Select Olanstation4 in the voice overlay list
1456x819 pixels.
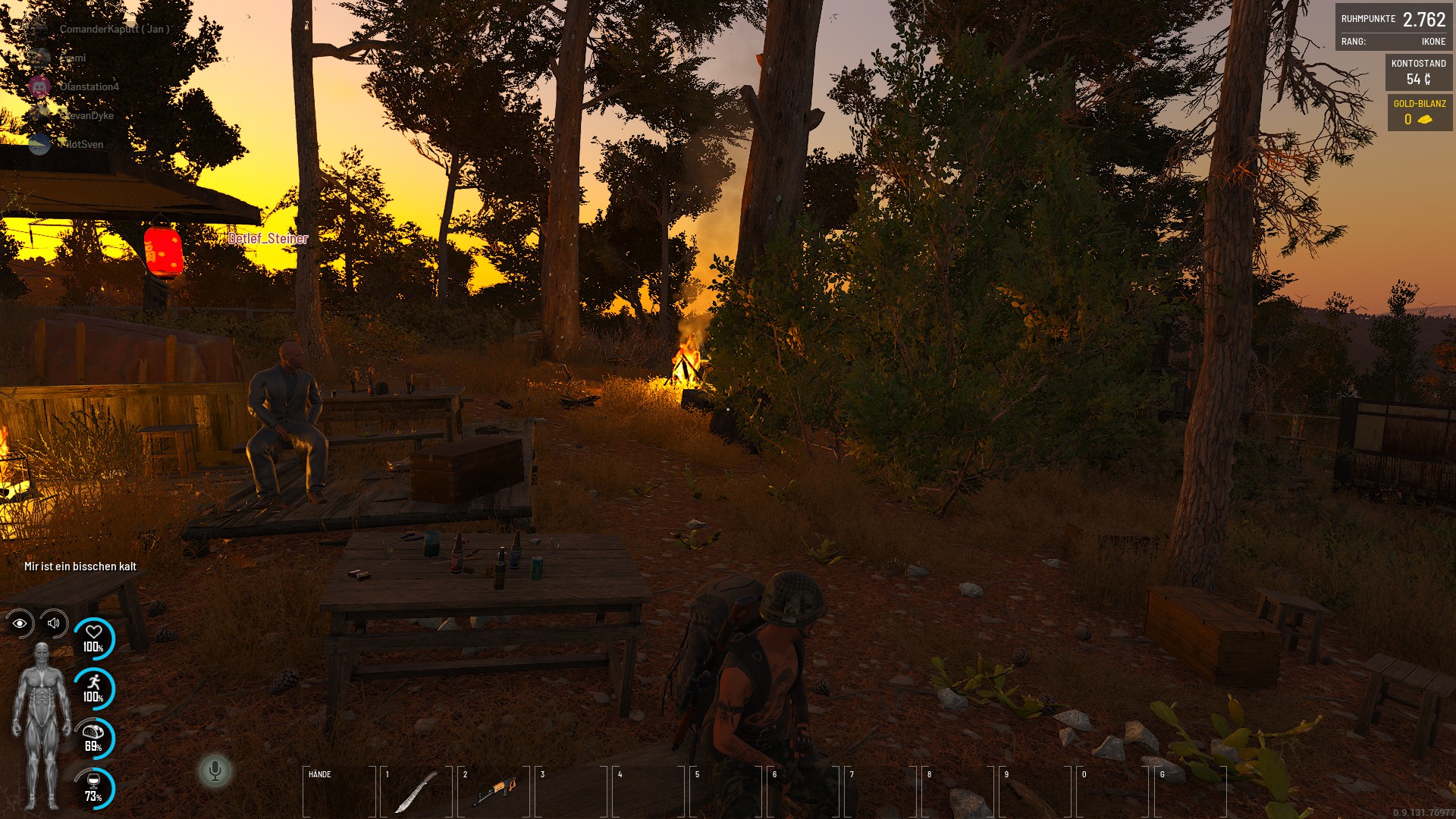tap(89, 86)
